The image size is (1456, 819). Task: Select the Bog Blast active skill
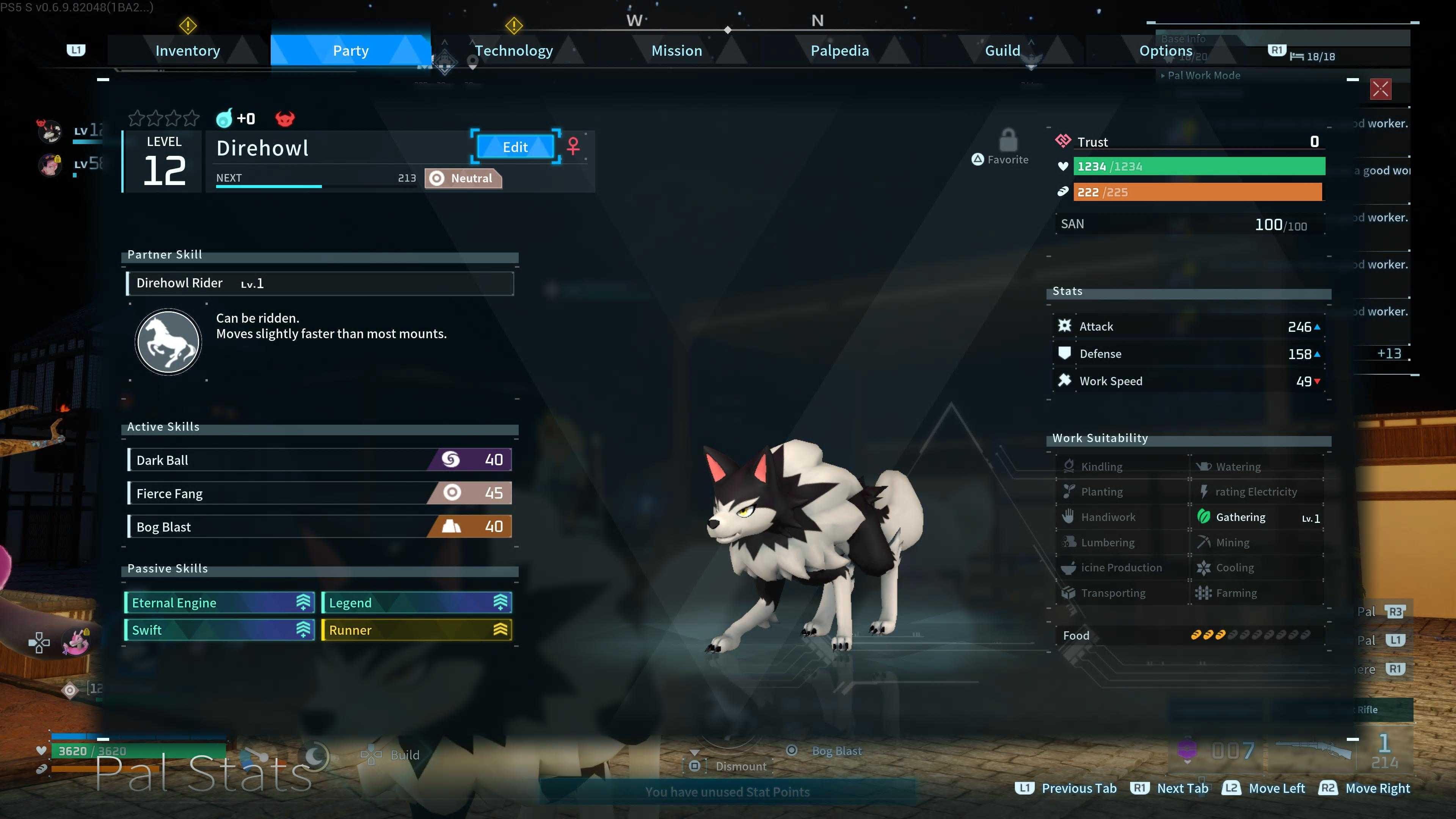(320, 527)
